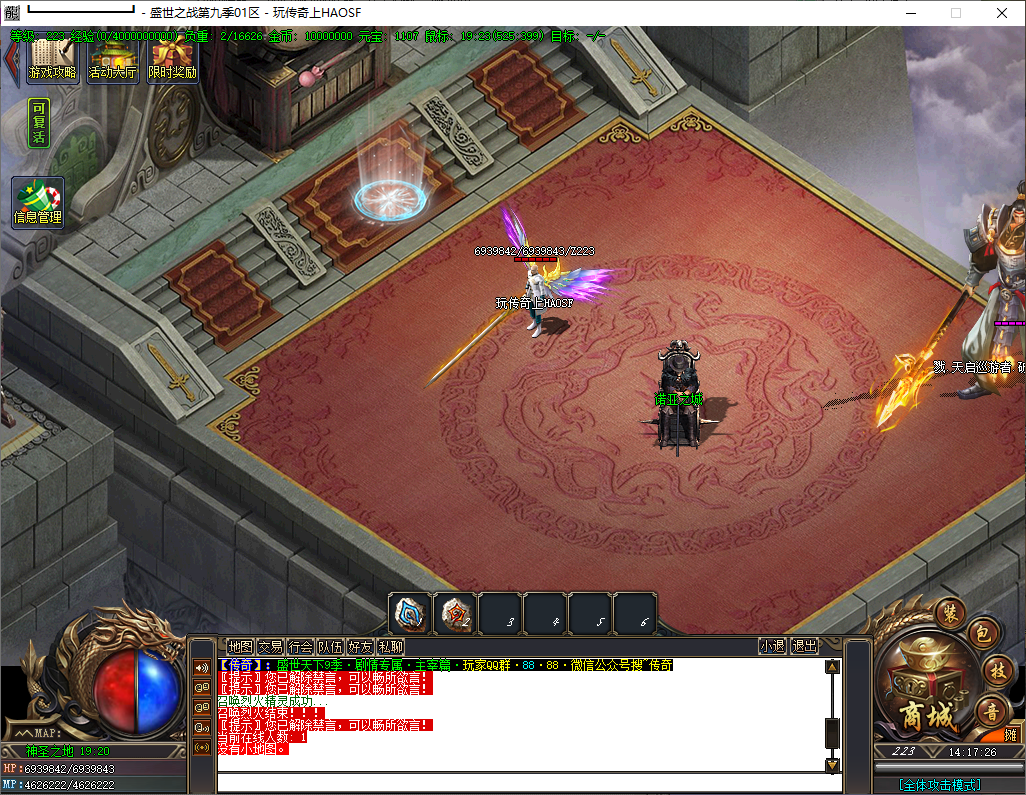Open the 活动大厅 activity hall
The image size is (1026, 795).
(x=112, y=62)
